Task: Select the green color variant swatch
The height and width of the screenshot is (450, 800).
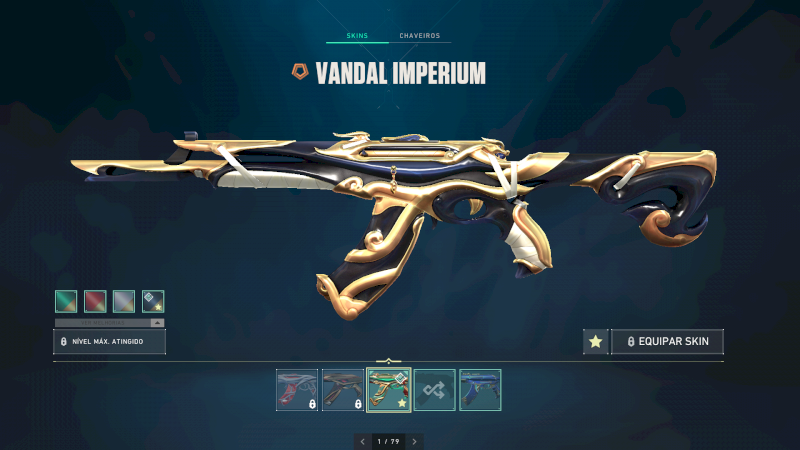Action: pos(66,301)
